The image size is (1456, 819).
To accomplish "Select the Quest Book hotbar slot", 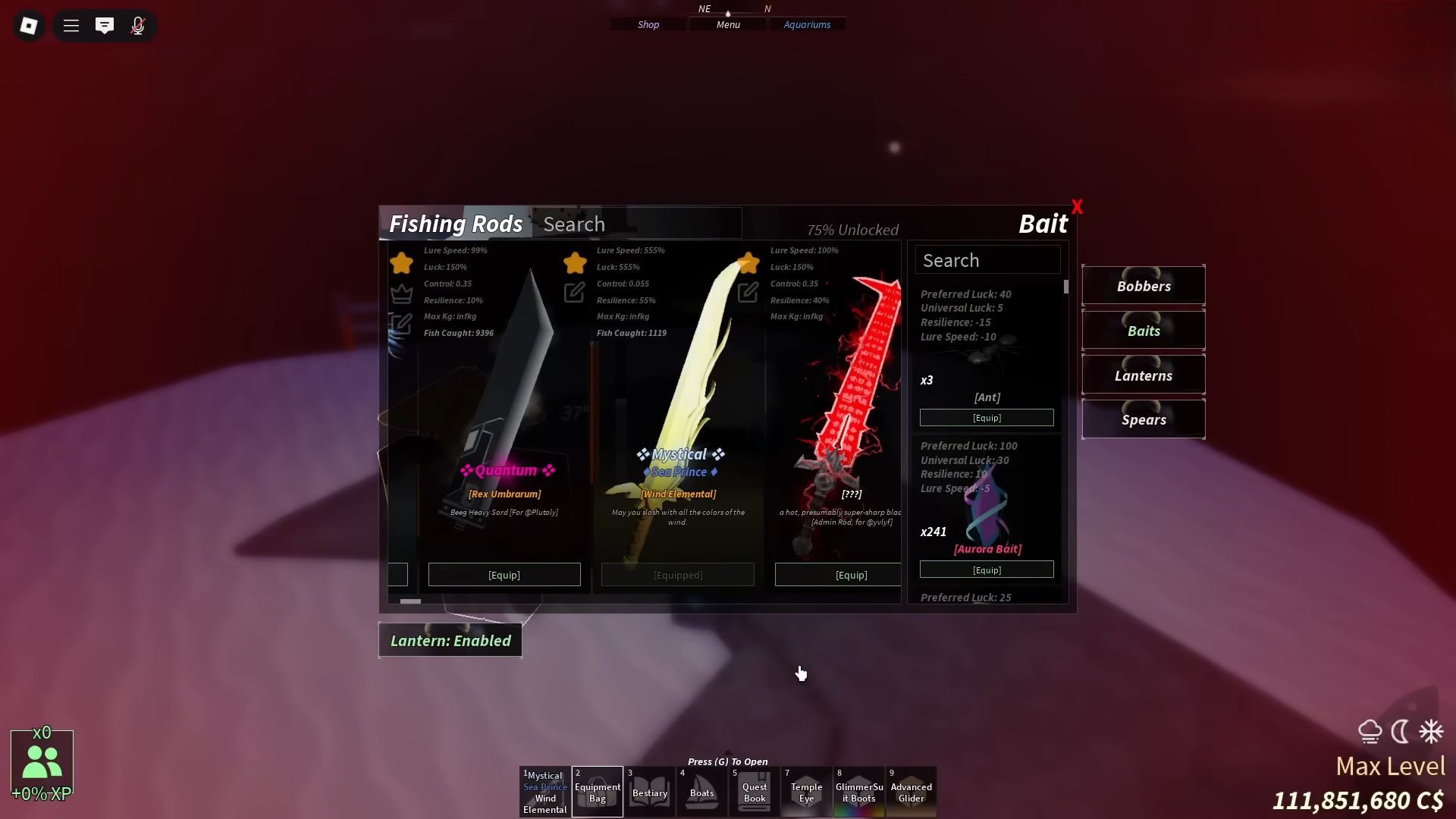I will [x=755, y=792].
